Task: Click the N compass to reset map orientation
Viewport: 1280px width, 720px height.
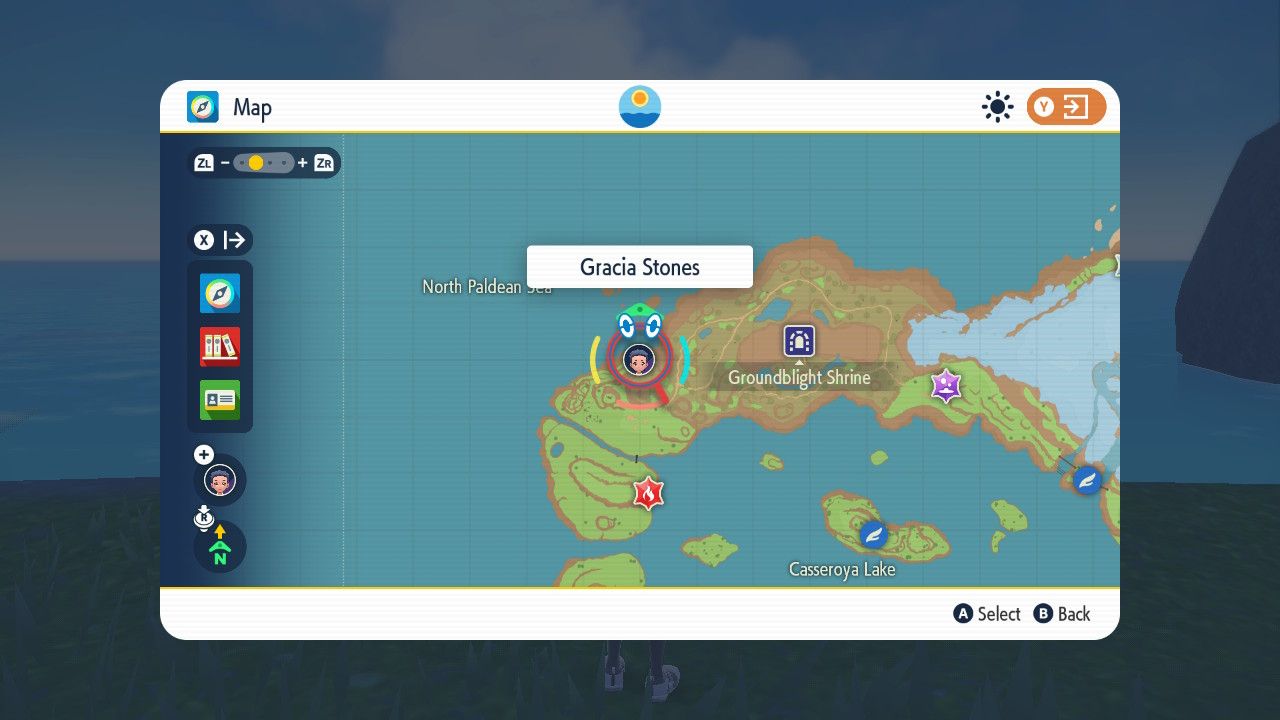Action: tap(219, 547)
